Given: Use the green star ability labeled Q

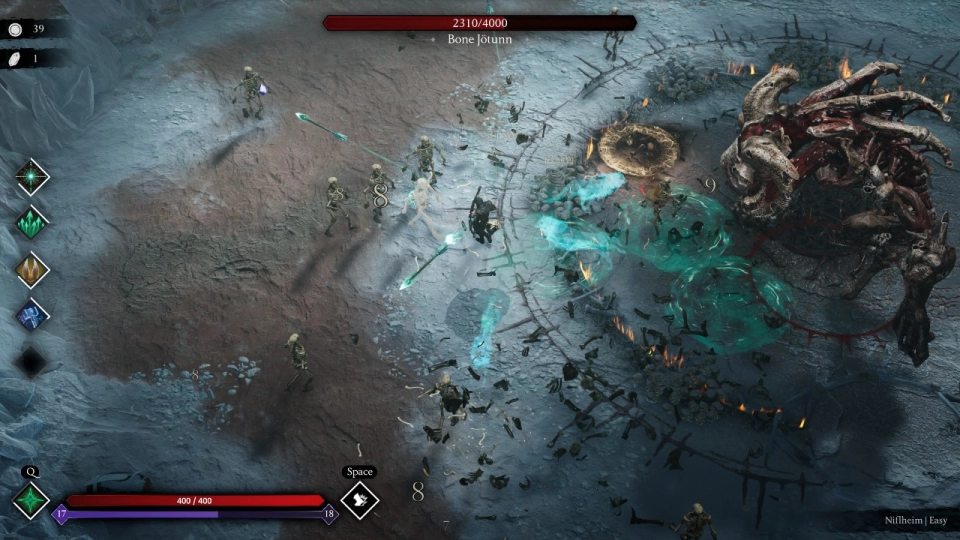Looking at the screenshot, I should [x=30, y=500].
